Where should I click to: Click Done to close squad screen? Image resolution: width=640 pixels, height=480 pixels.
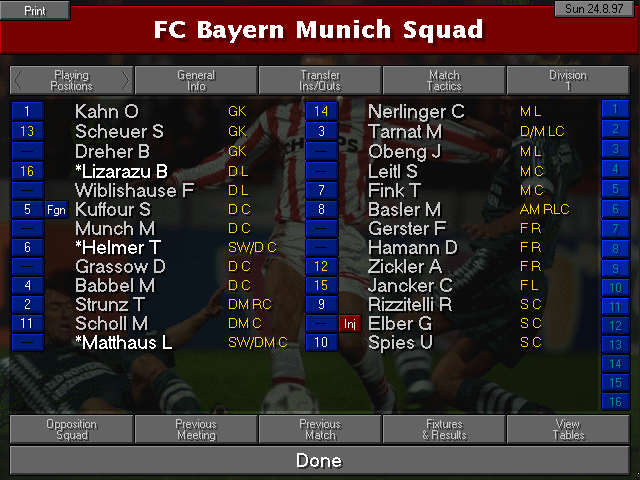tap(320, 461)
